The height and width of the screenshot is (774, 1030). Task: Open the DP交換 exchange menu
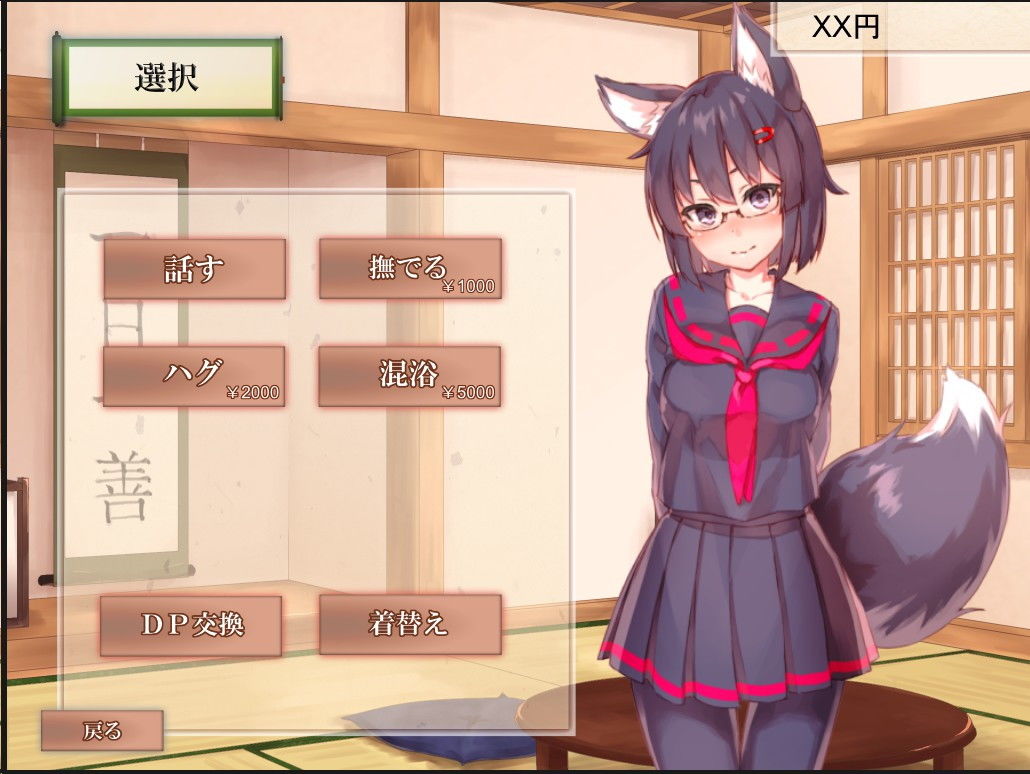pyautogui.click(x=191, y=625)
